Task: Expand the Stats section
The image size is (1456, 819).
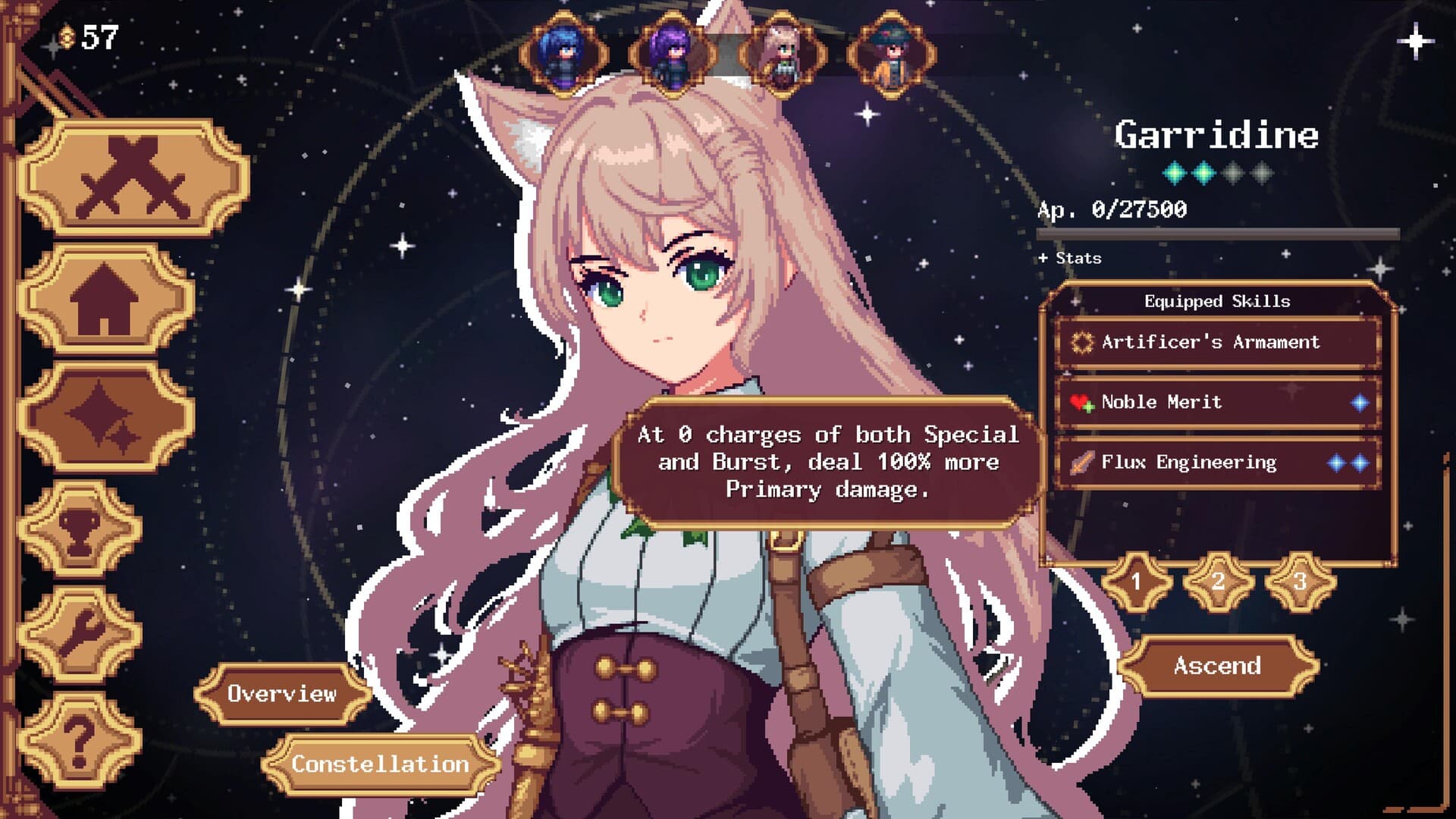Action: (x=1068, y=258)
